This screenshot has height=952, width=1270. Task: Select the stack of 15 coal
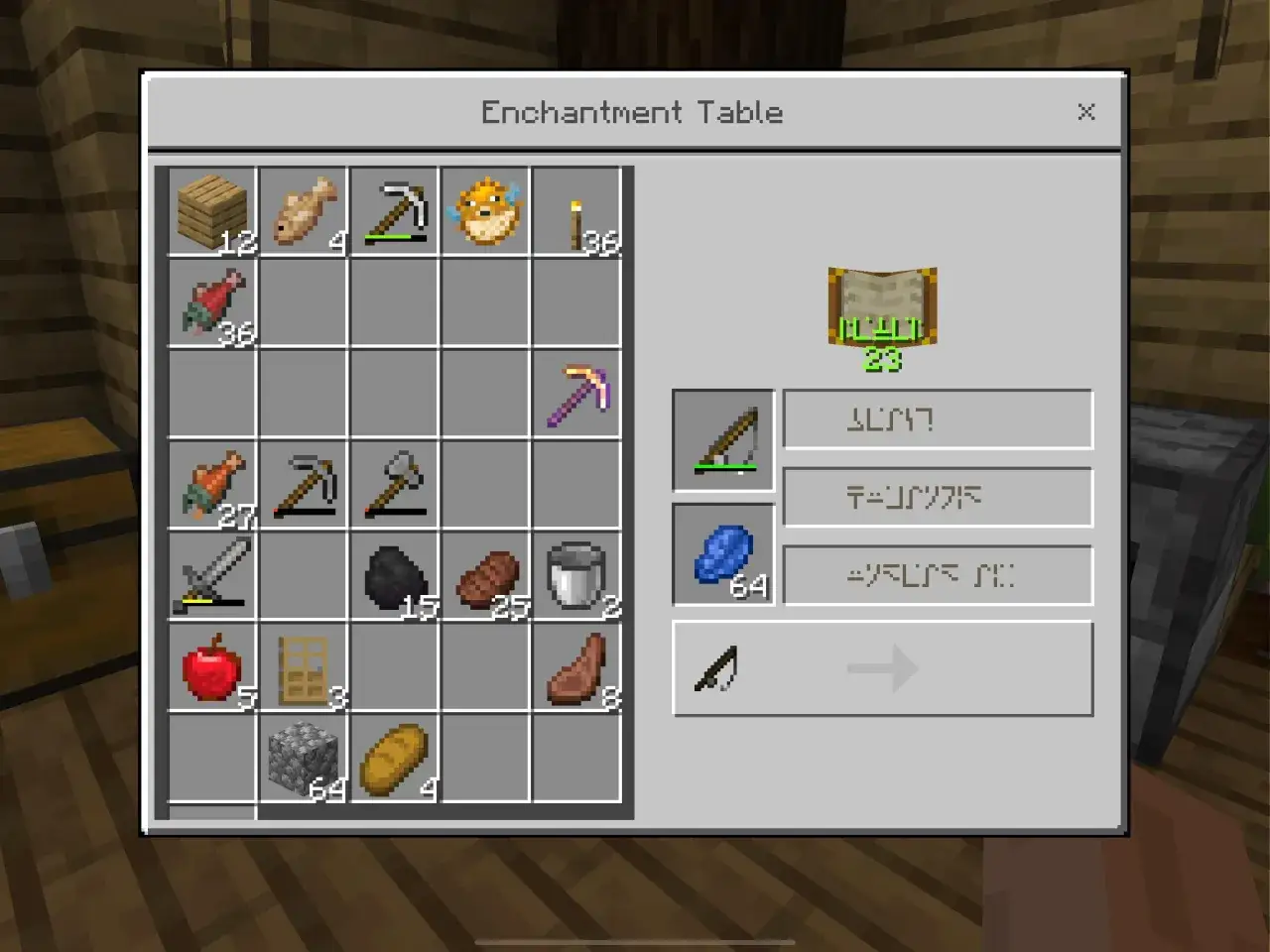395,575
